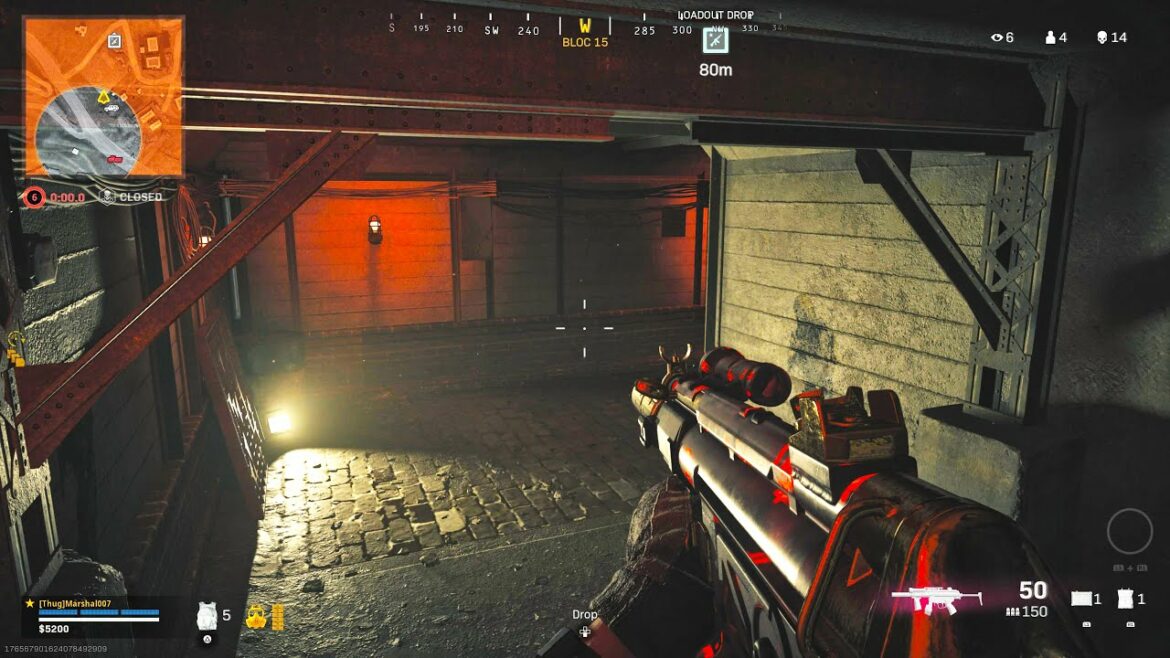Viewport: 1170px width, 658px height.
Task: Click the empty circular killstreak slot
Action: (x=1129, y=531)
